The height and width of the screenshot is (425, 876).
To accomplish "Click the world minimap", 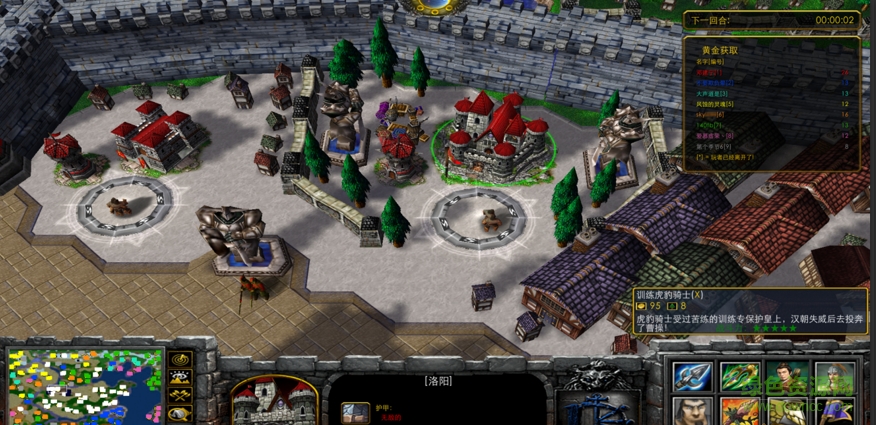I will coord(85,386).
